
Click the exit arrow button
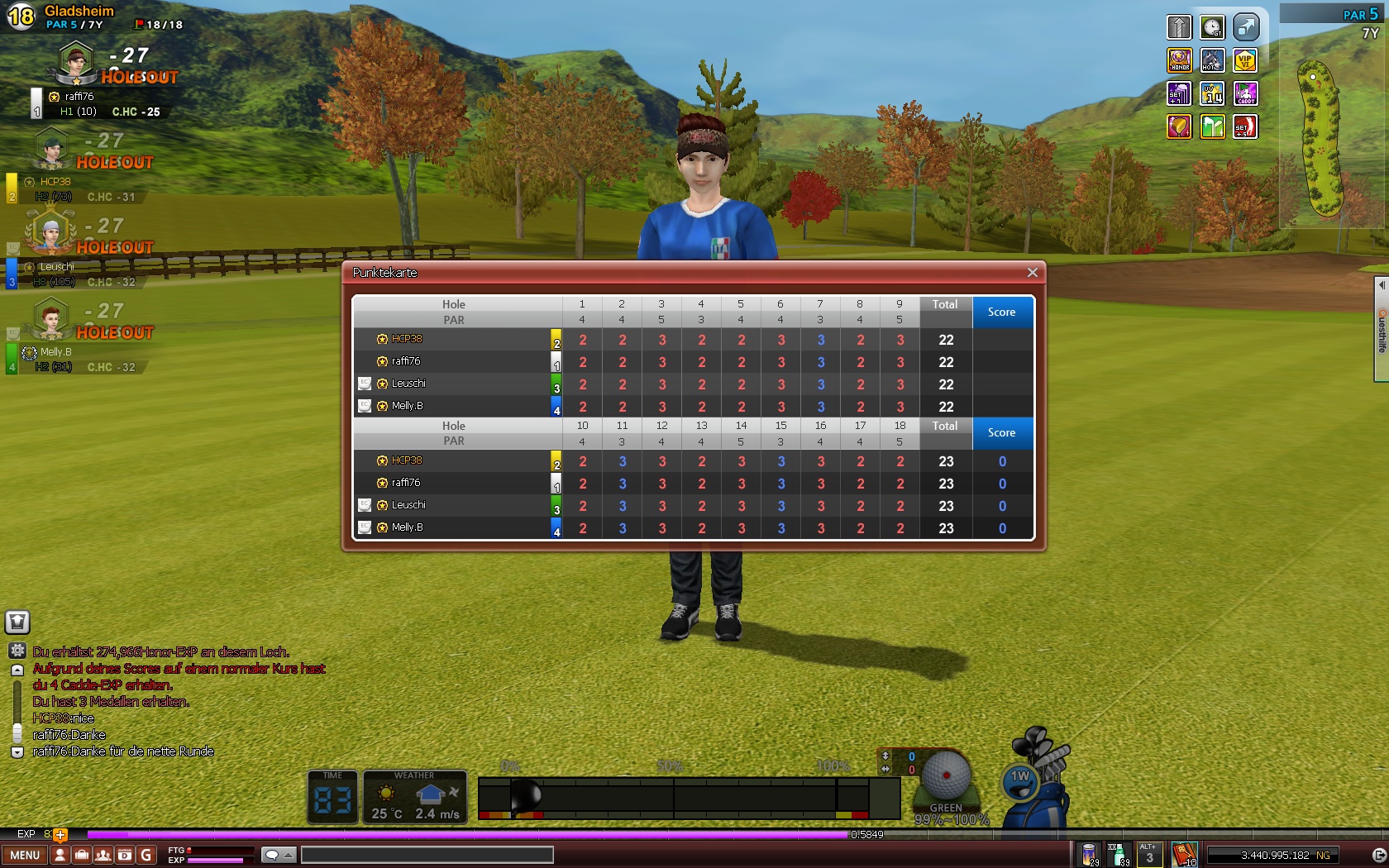pos(1378,855)
